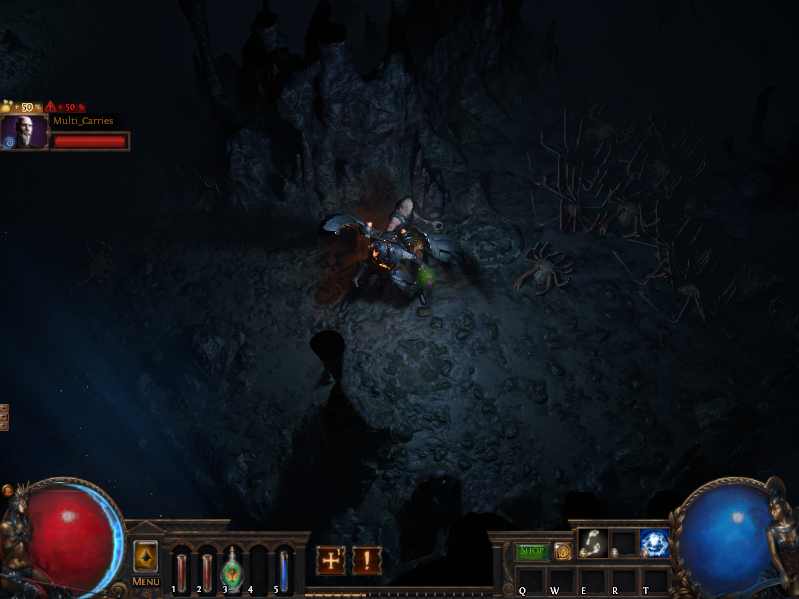
Task: Activate the blue glowing skill icon
Action: pos(655,543)
